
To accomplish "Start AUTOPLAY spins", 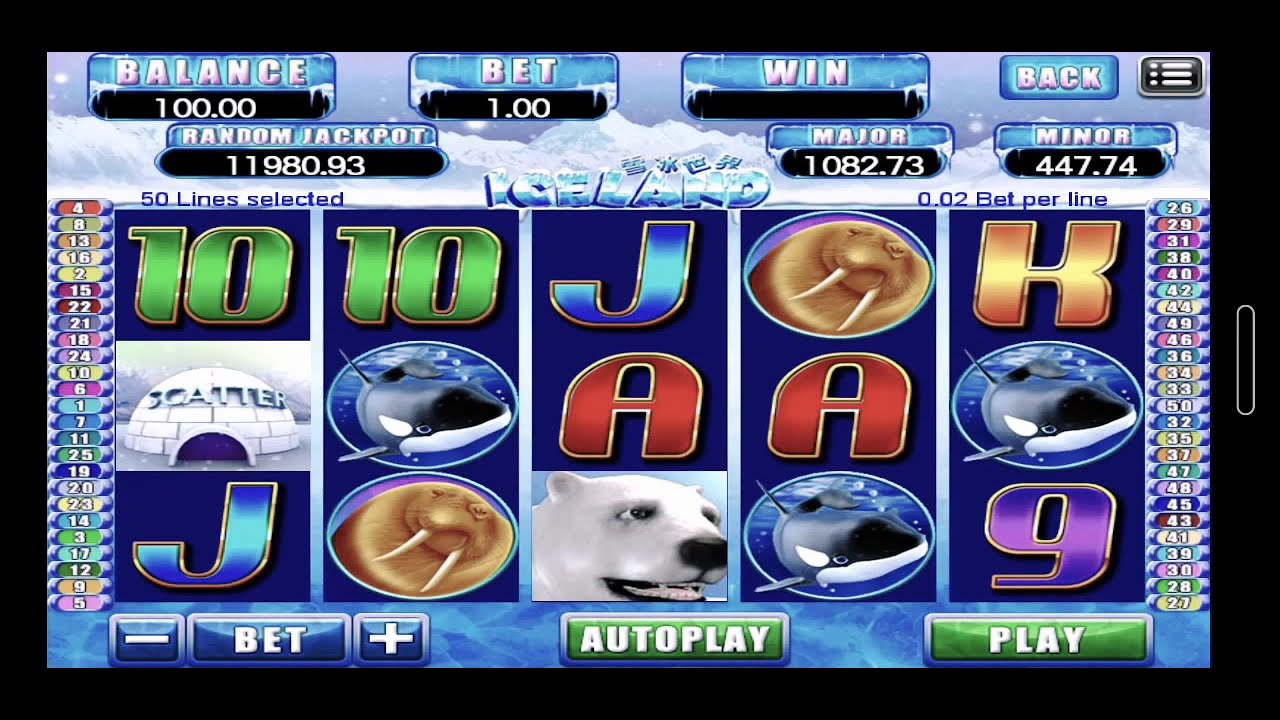I will (675, 640).
